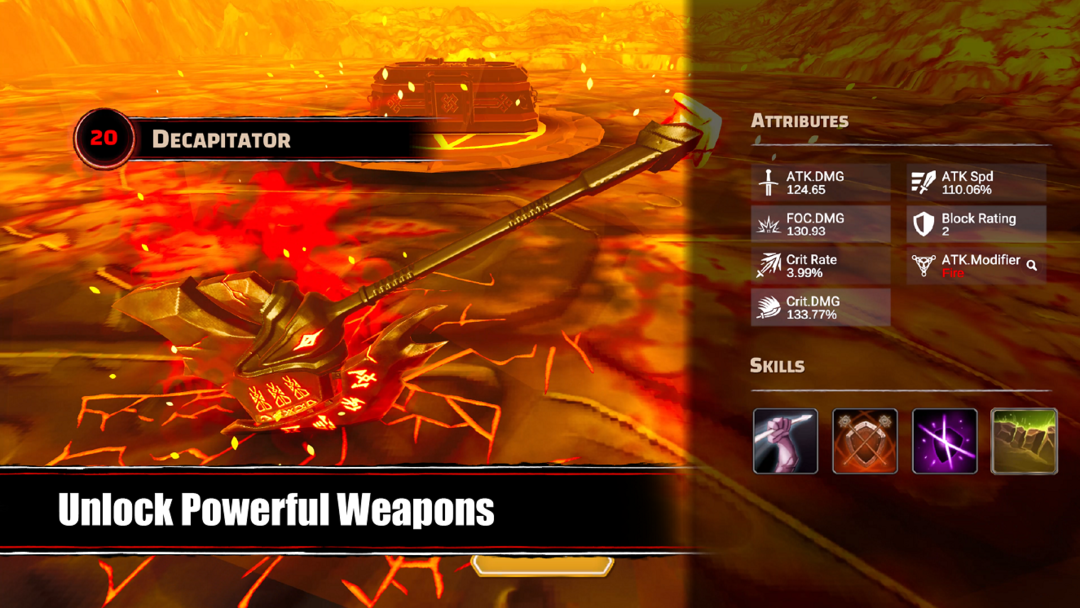Image resolution: width=1080 pixels, height=608 pixels.
Task: Choose the crossed maces and shield skill
Action: 865,441
